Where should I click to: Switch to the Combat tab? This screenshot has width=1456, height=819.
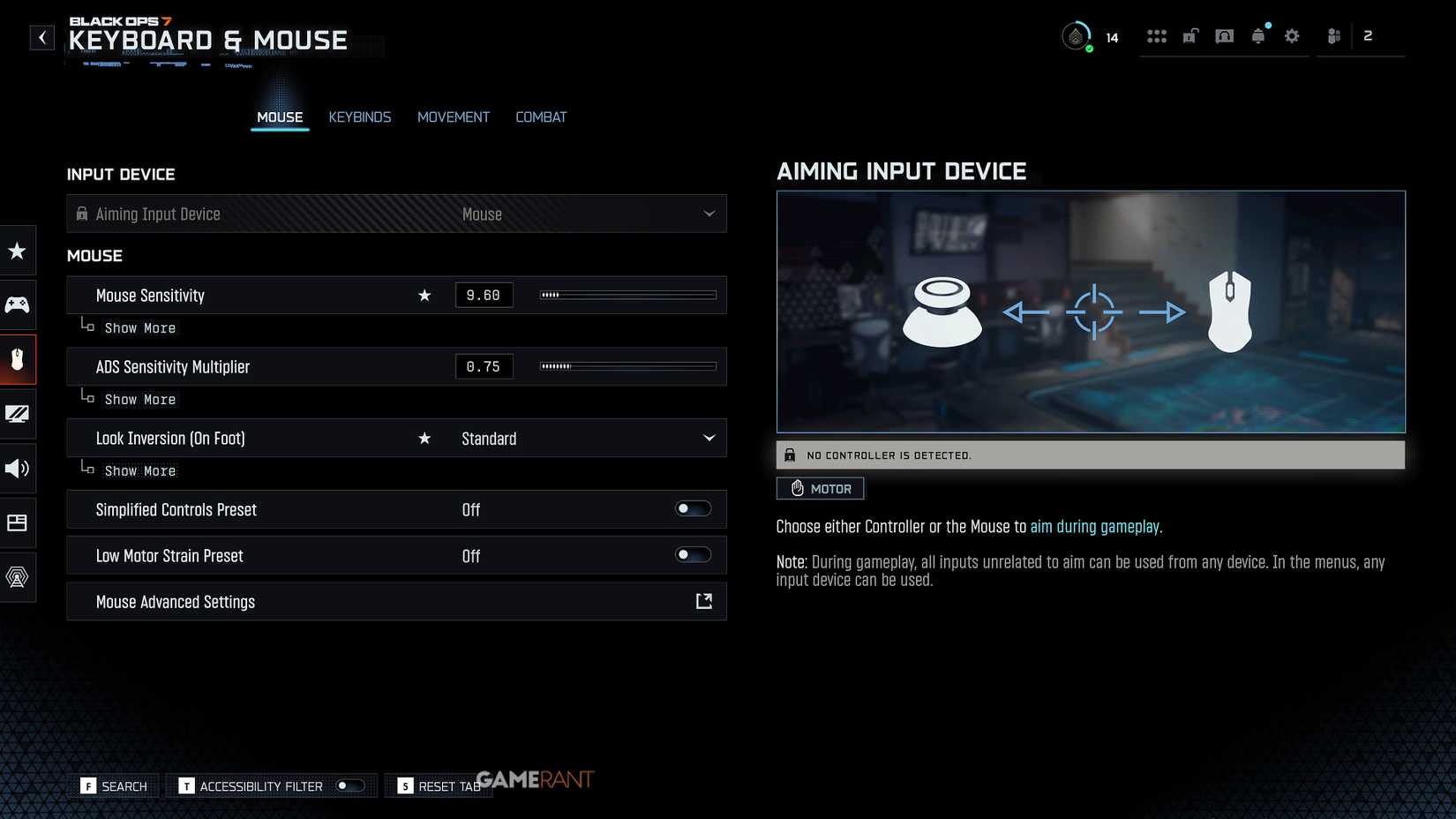tap(541, 116)
